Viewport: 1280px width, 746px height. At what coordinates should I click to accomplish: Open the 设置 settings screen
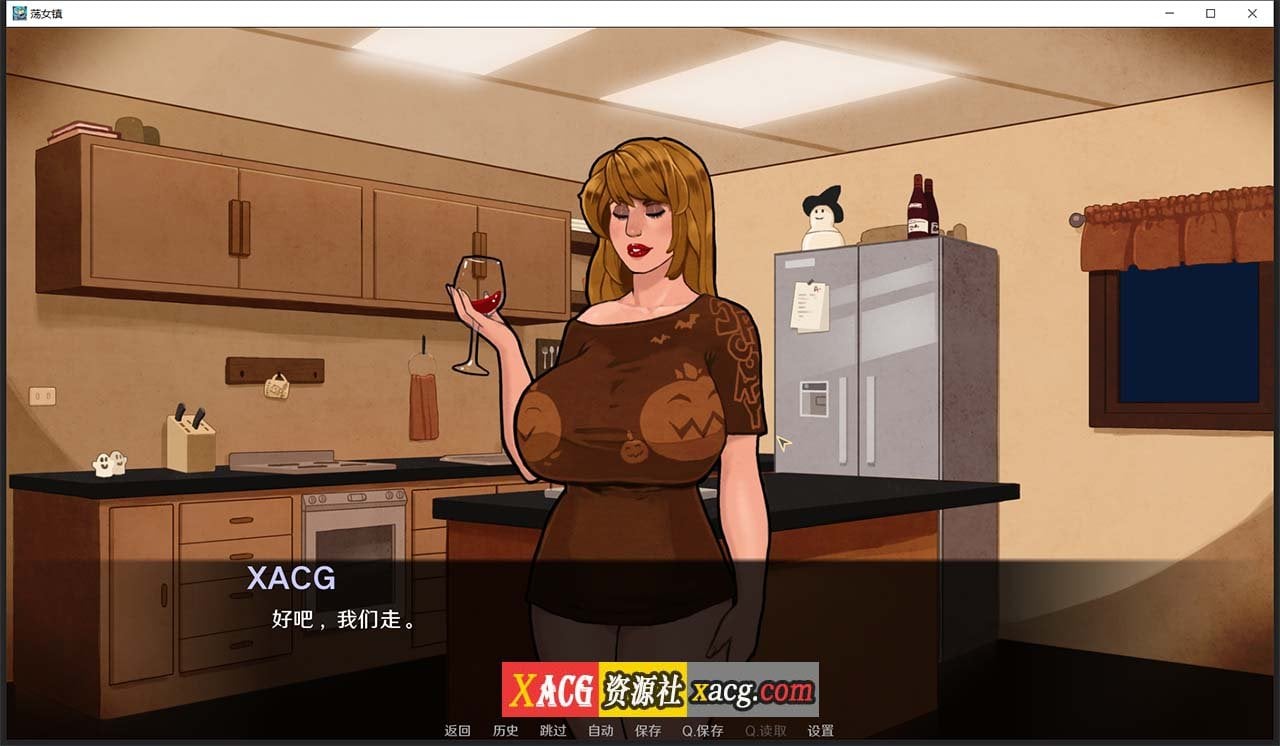pos(822,730)
